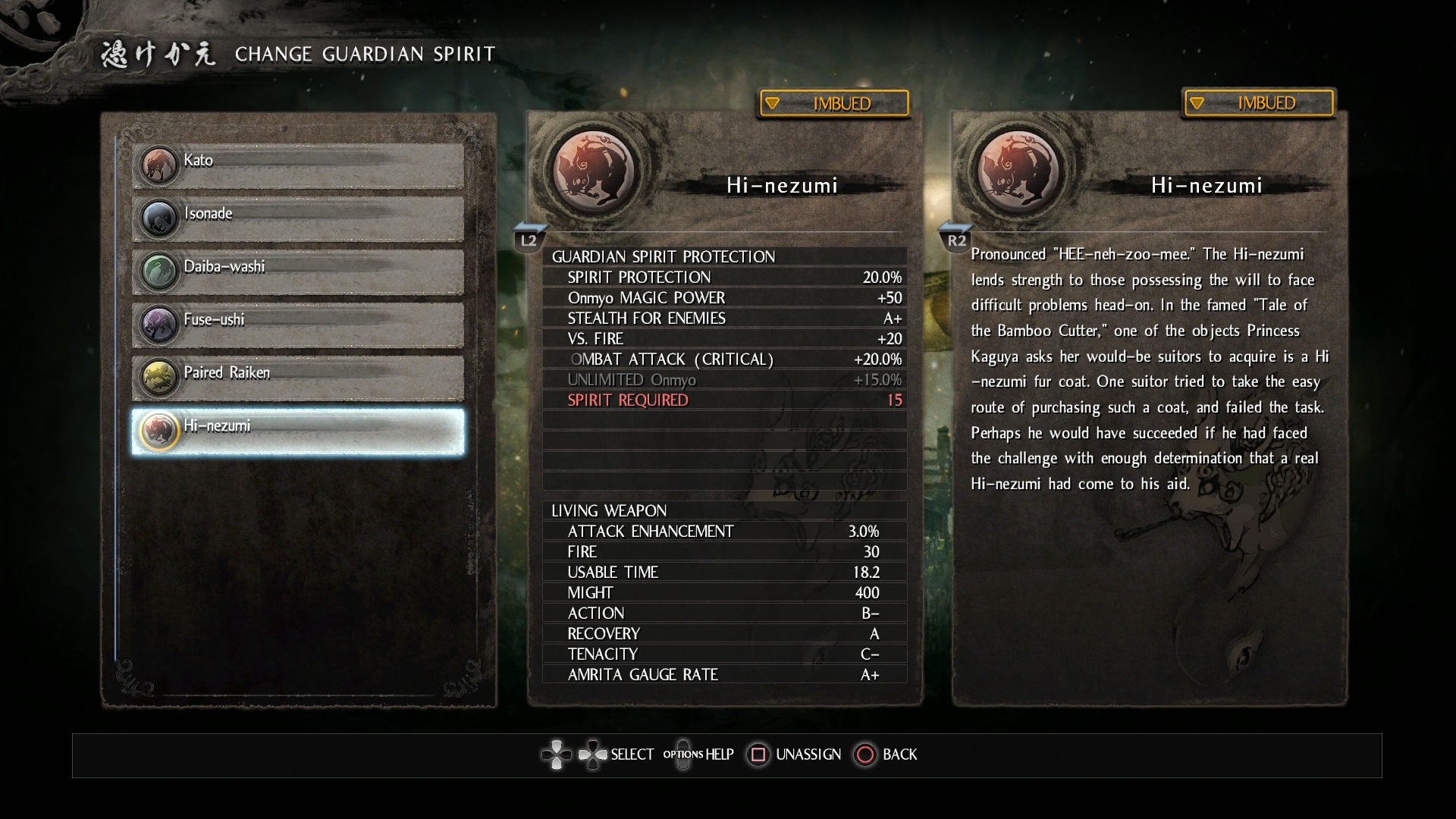Image resolution: width=1456 pixels, height=819 pixels.
Task: Choose the Paired Raiken spirit
Action: click(x=298, y=378)
